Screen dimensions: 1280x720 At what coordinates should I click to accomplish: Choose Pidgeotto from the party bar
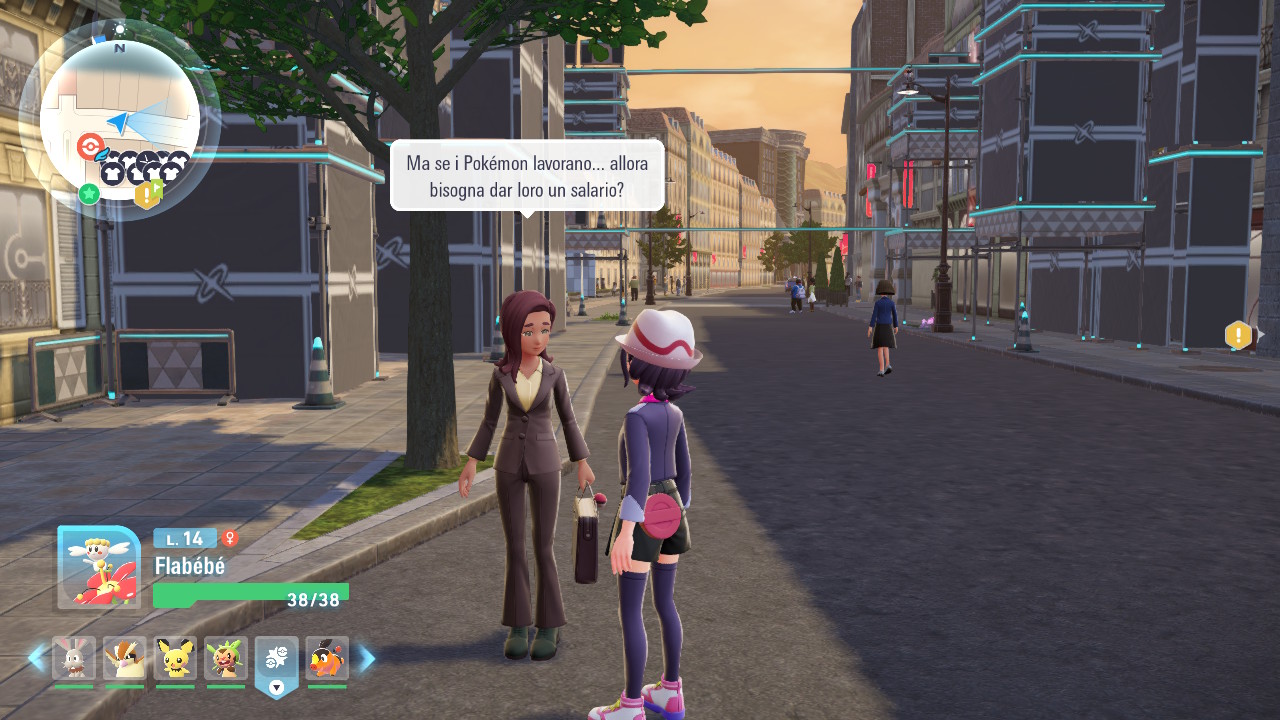pyautogui.click(x=125, y=659)
